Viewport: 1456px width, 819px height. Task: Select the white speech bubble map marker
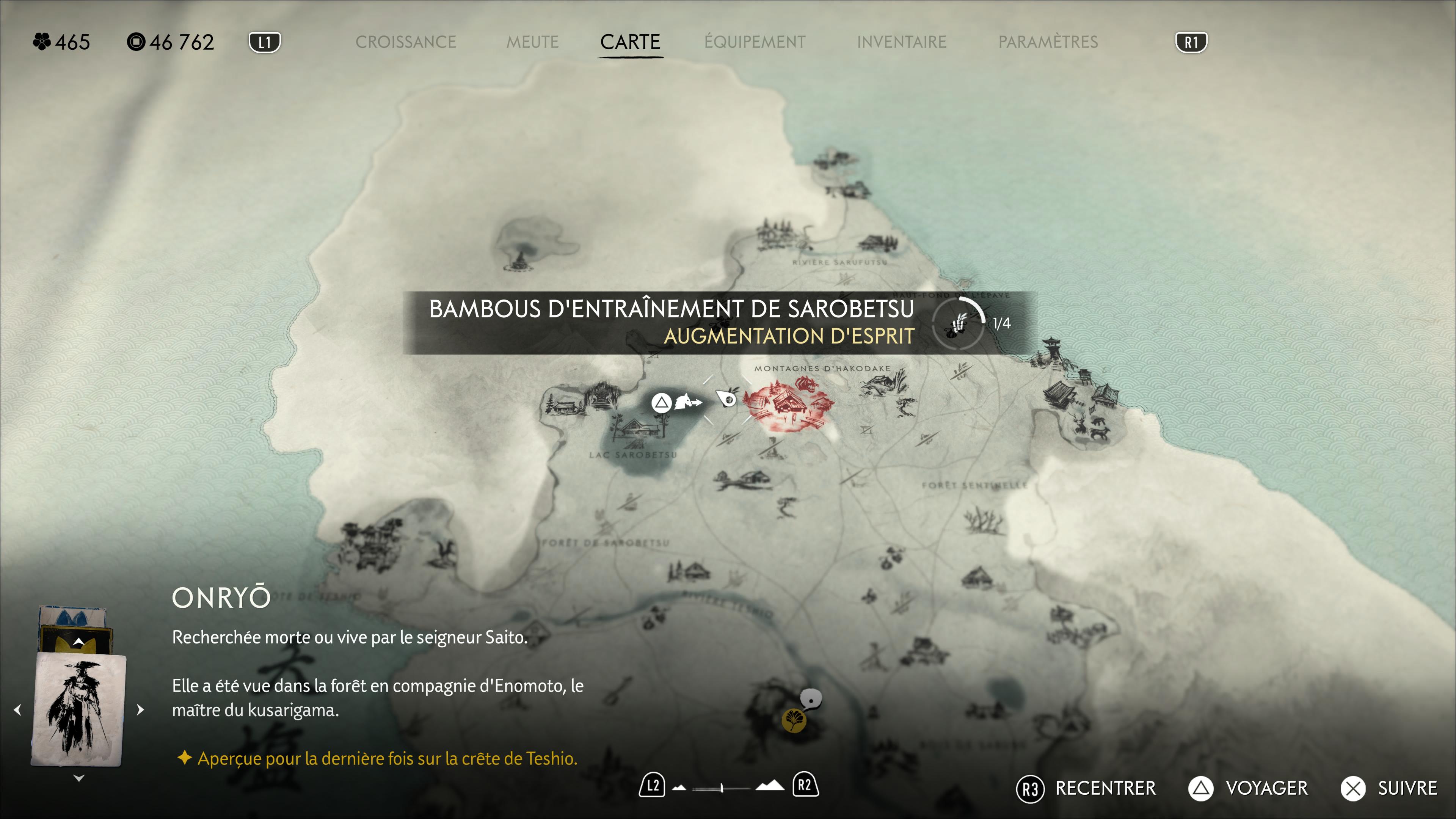coord(812,699)
